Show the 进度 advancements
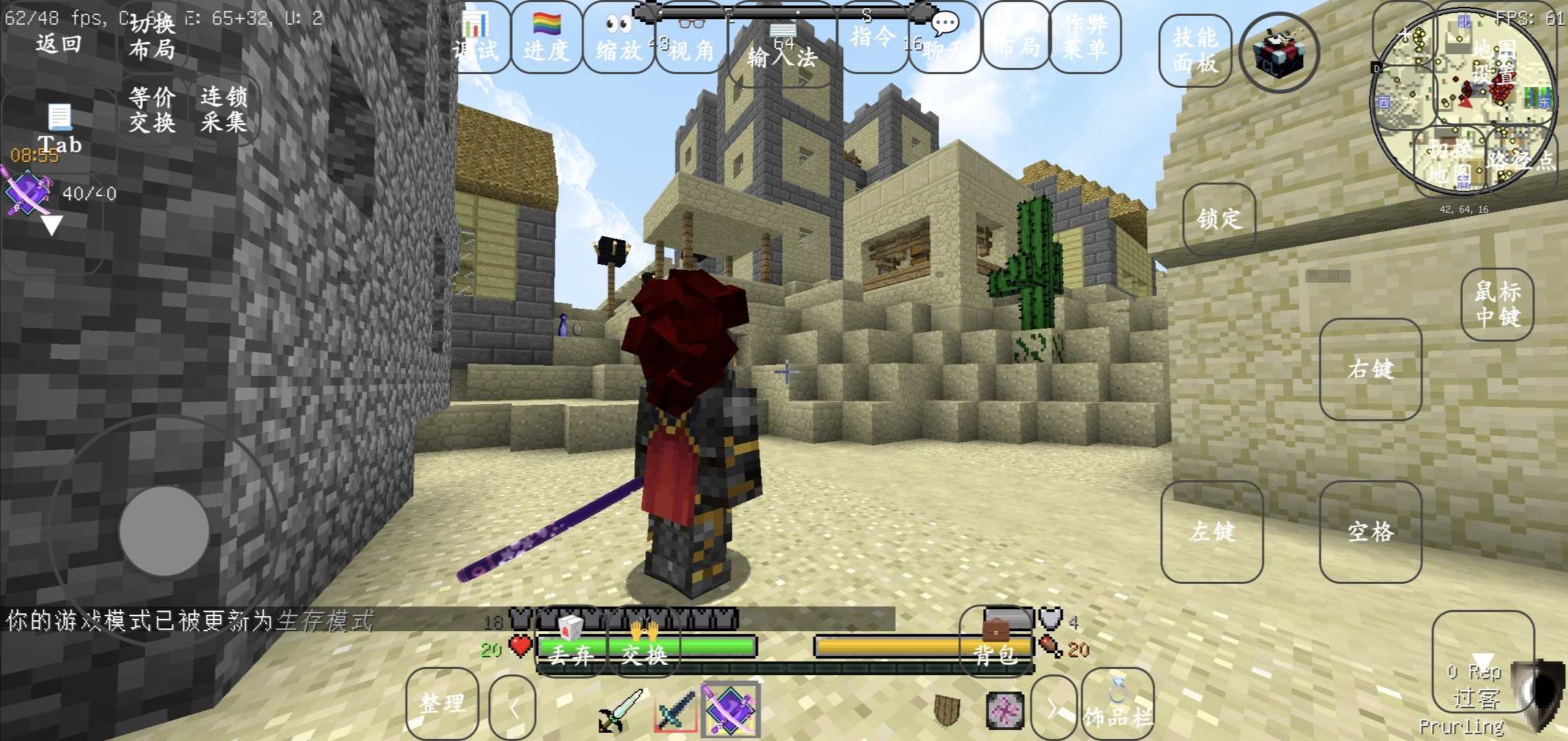Viewport: 1568px width, 741px height. [x=546, y=38]
